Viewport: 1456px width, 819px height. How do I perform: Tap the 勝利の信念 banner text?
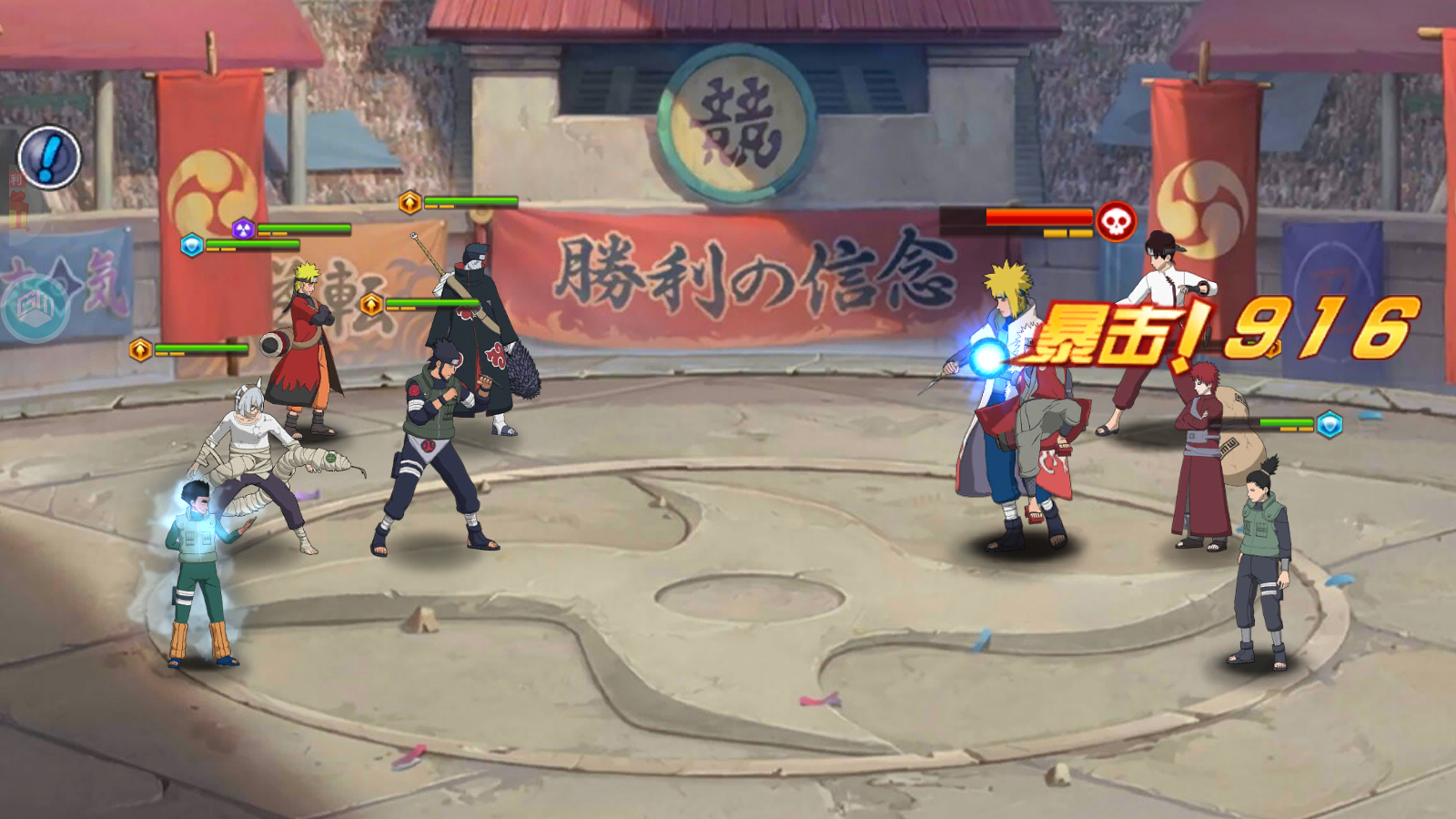tap(746, 273)
